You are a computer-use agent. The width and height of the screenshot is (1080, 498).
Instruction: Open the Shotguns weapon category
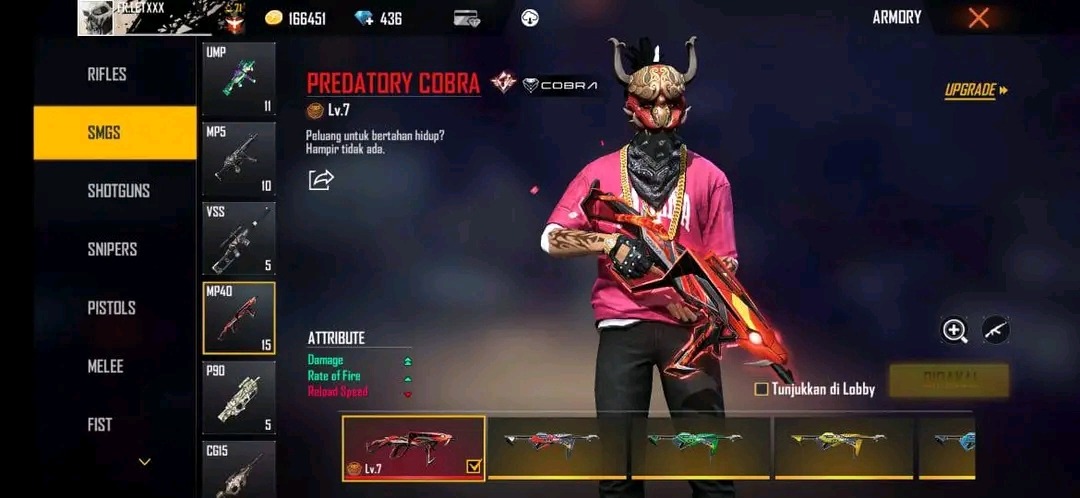pyautogui.click(x=118, y=190)
